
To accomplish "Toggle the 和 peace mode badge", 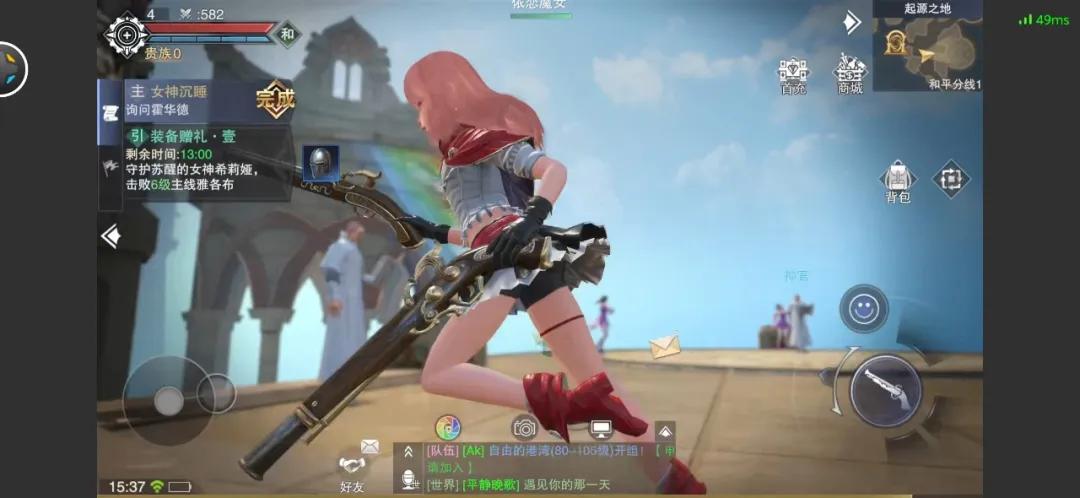I will click(288, 33).
